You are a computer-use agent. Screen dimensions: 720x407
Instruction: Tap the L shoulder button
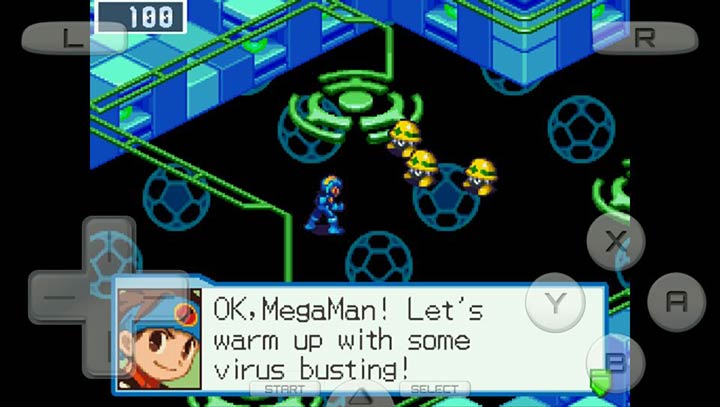coord(72,39)
